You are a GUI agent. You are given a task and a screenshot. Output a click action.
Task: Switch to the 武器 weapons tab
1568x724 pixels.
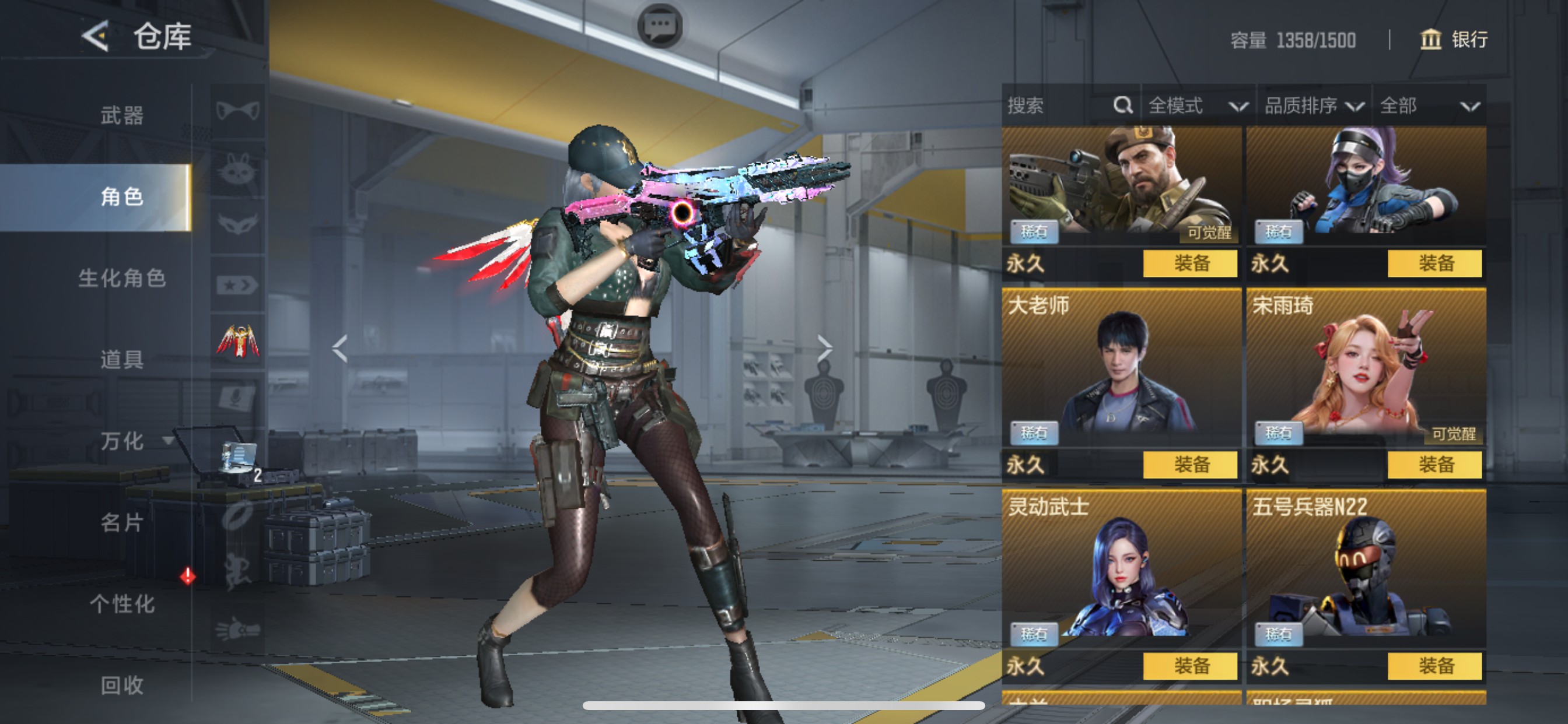(122, 115)
